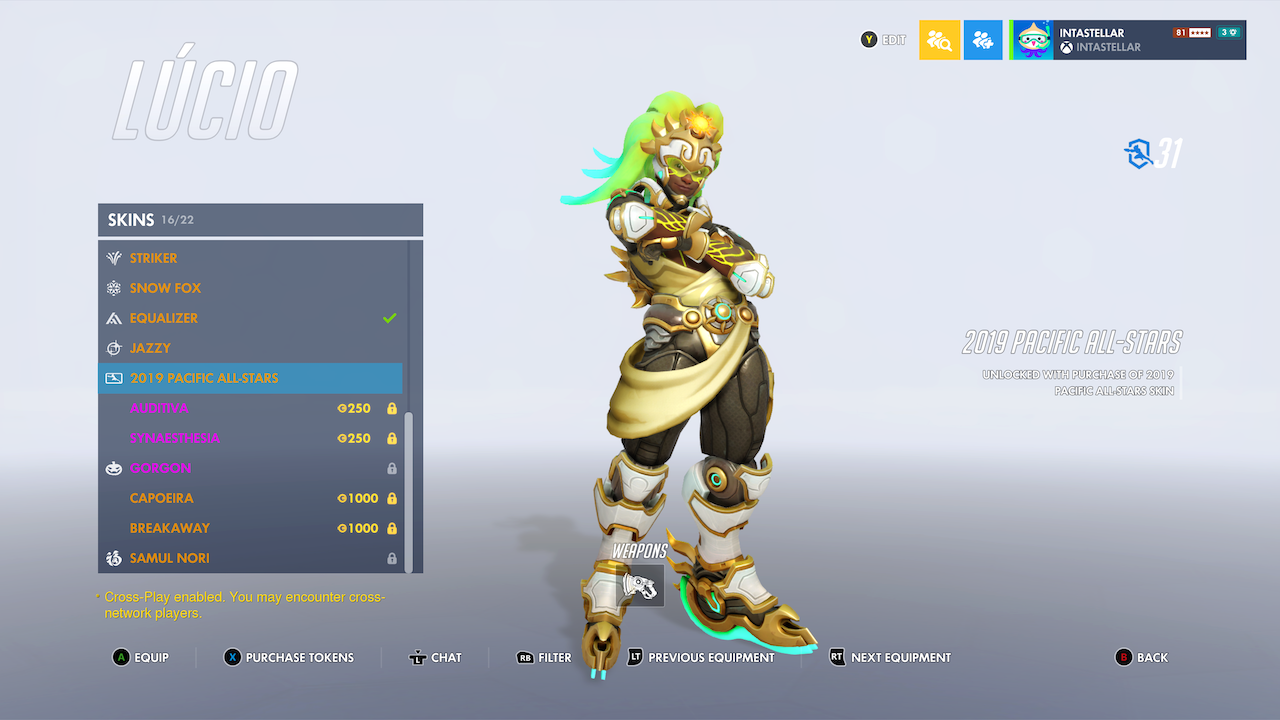Click the event icon beside Samul Nori
Viewport: 1280px width, 720px height.
point(113,558)
